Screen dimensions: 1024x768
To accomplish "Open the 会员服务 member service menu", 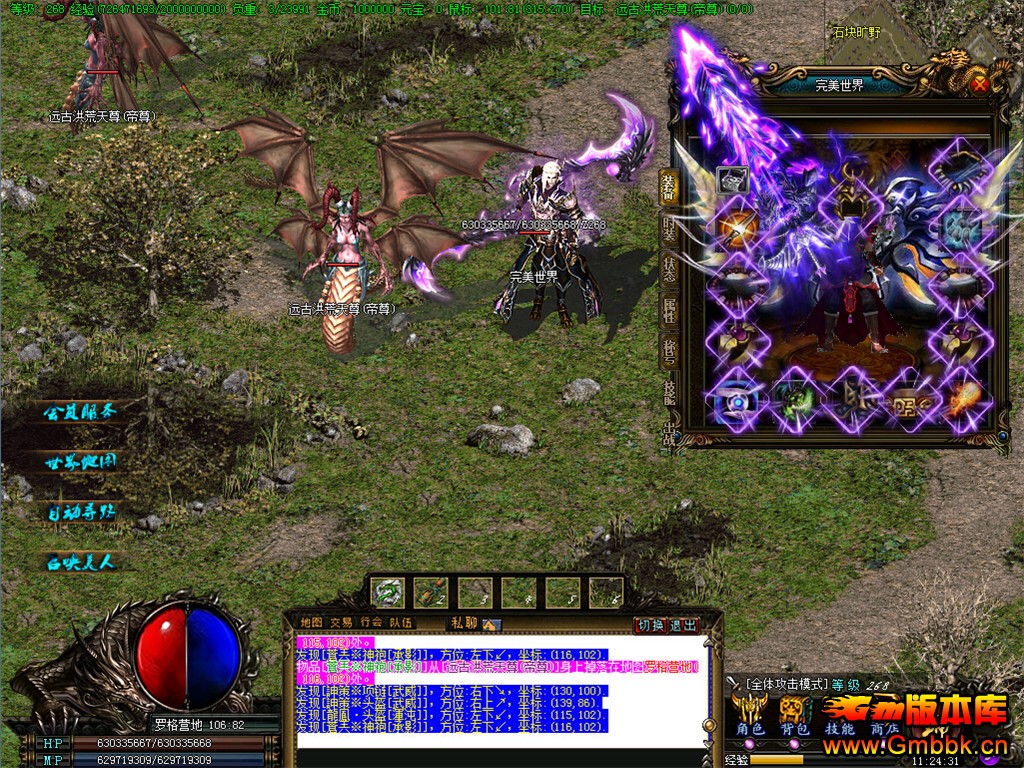I will [x=81, y=411].
